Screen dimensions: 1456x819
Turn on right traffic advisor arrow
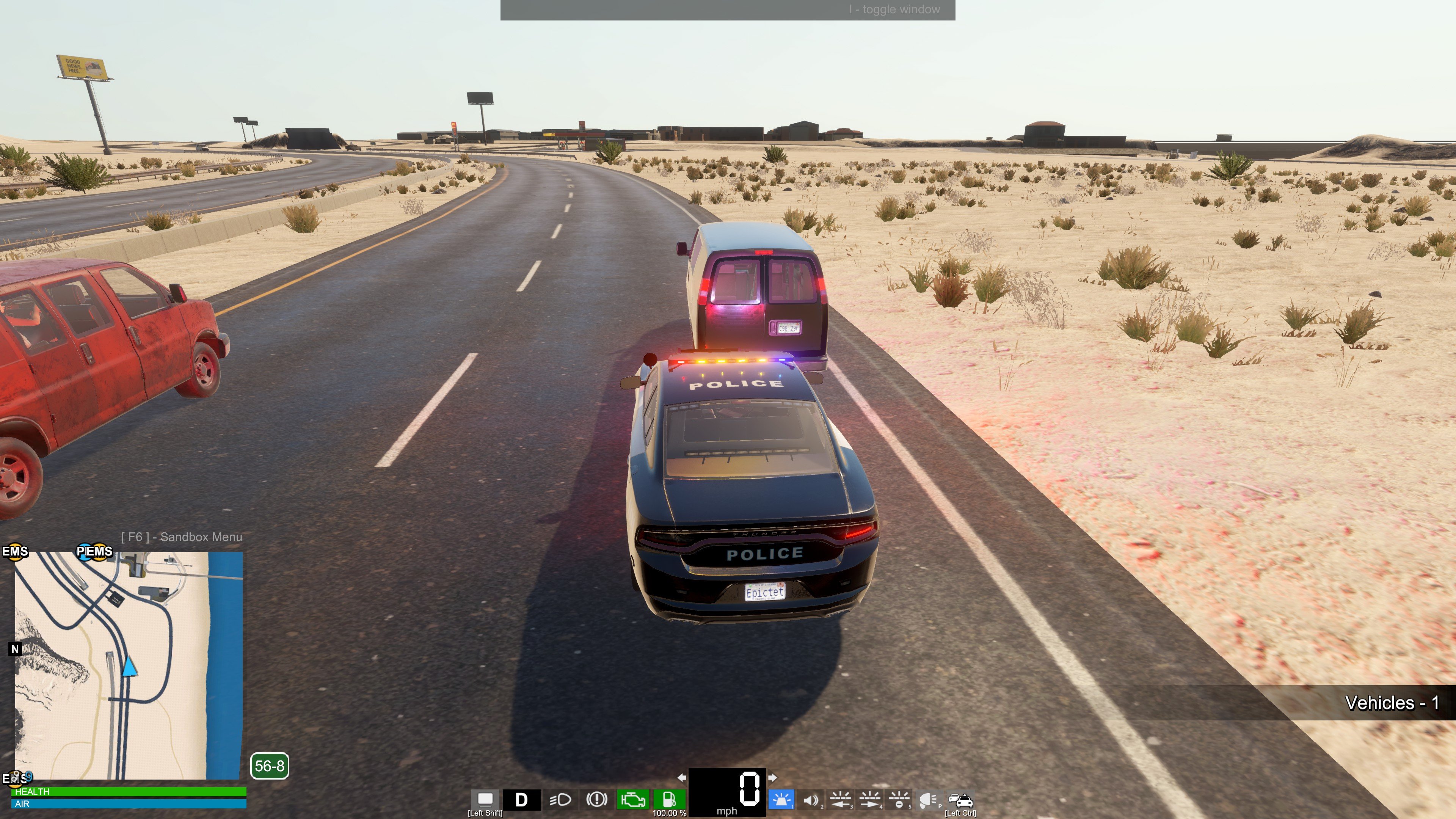(869, 800)
